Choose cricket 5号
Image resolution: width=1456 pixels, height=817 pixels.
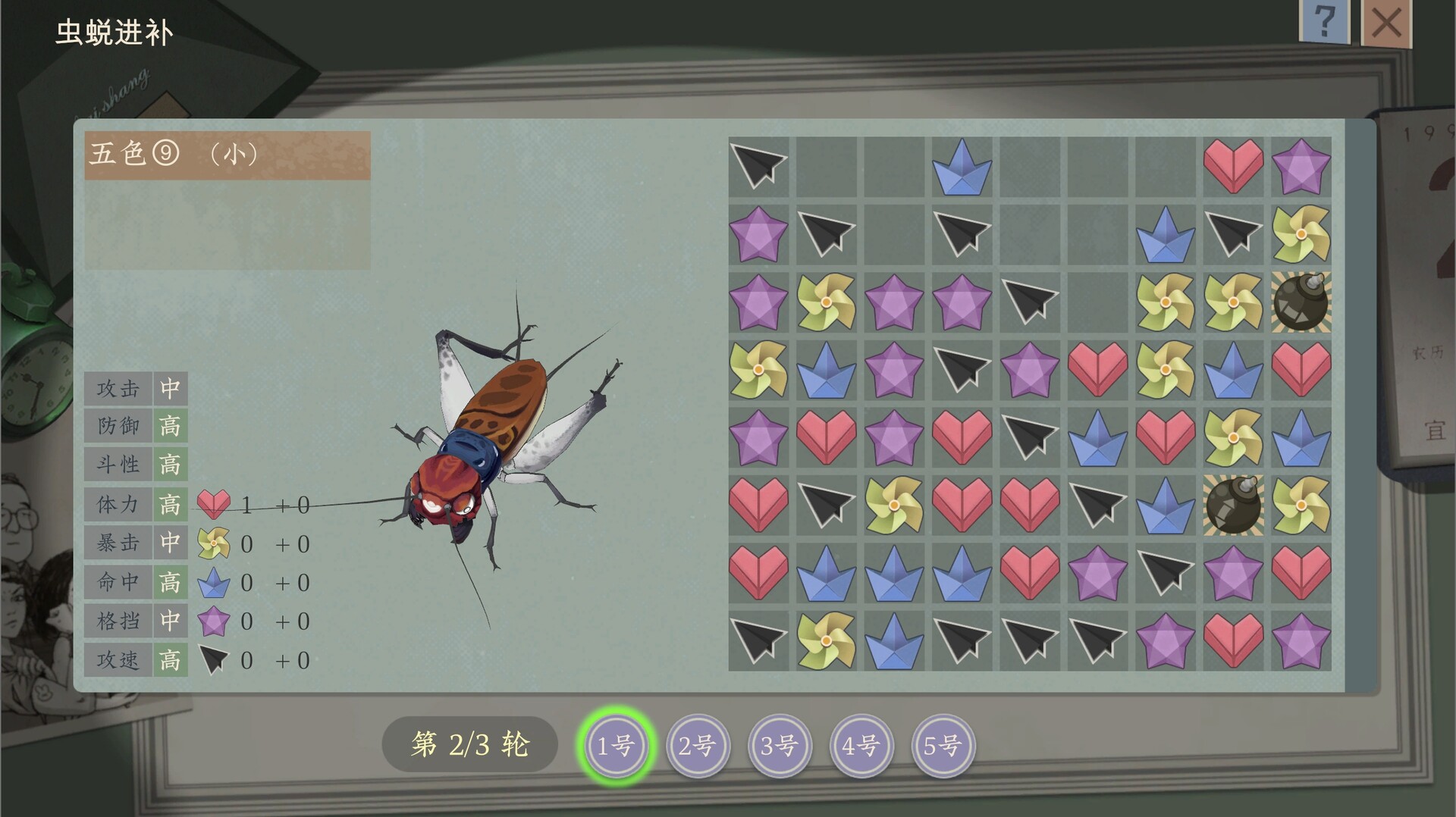point(943,746)
